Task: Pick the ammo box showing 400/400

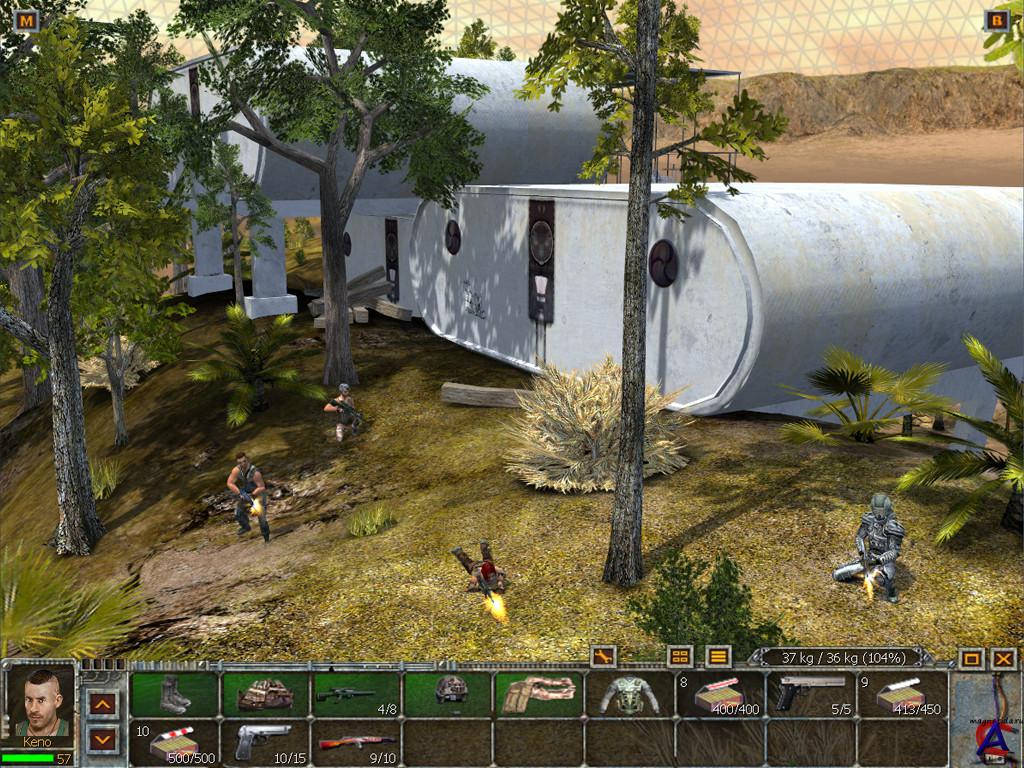Action: (x=721, y=694)
